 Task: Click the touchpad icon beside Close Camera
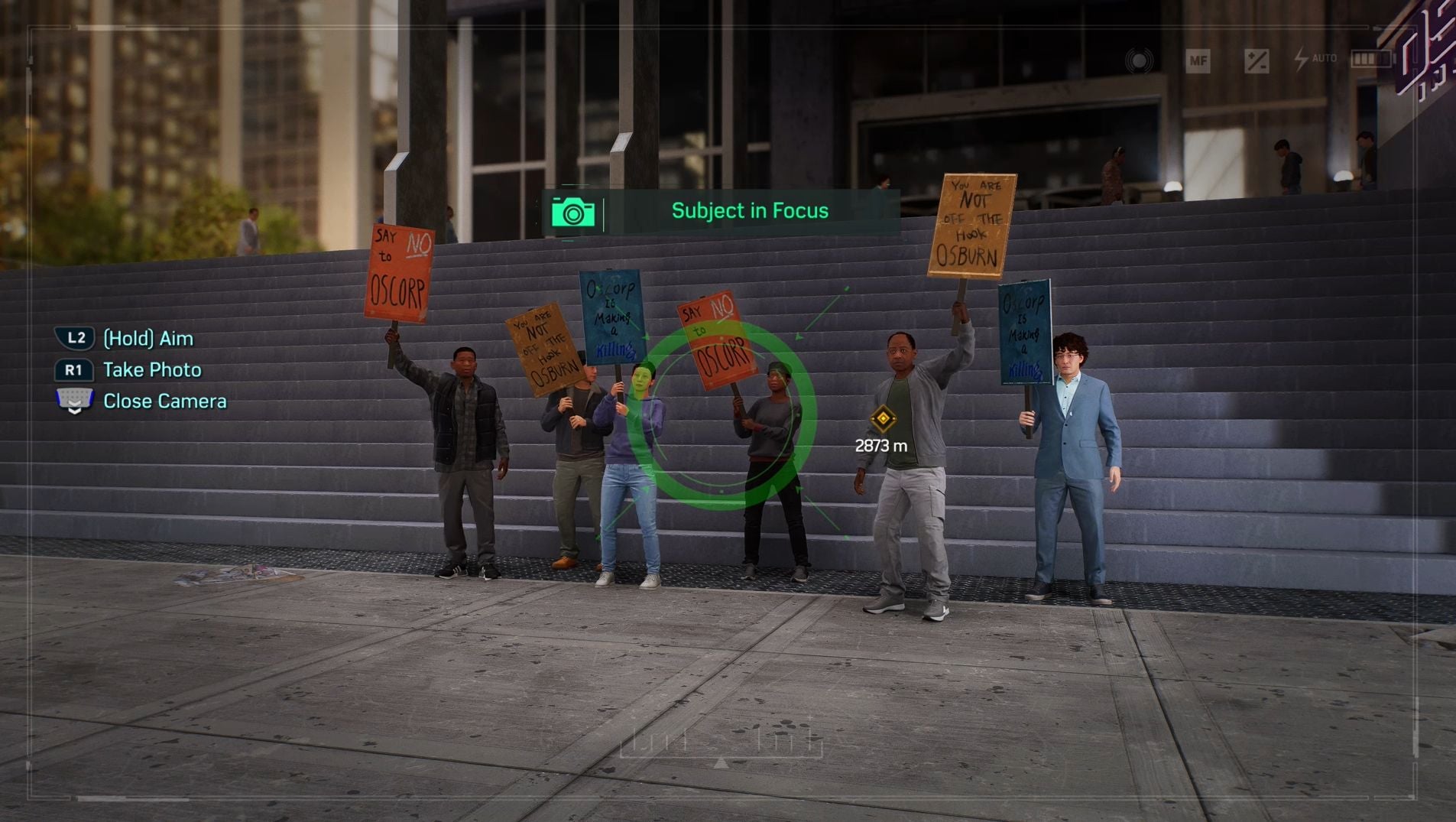[73, 398]
